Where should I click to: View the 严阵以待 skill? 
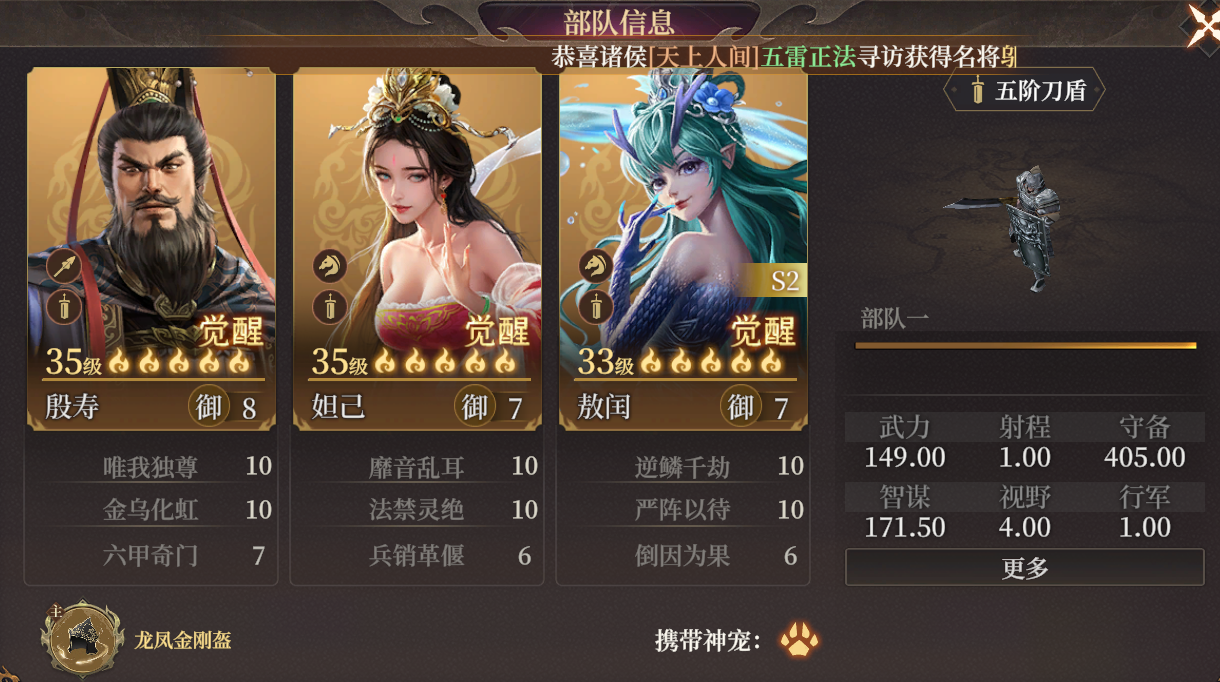click(682, 510)
